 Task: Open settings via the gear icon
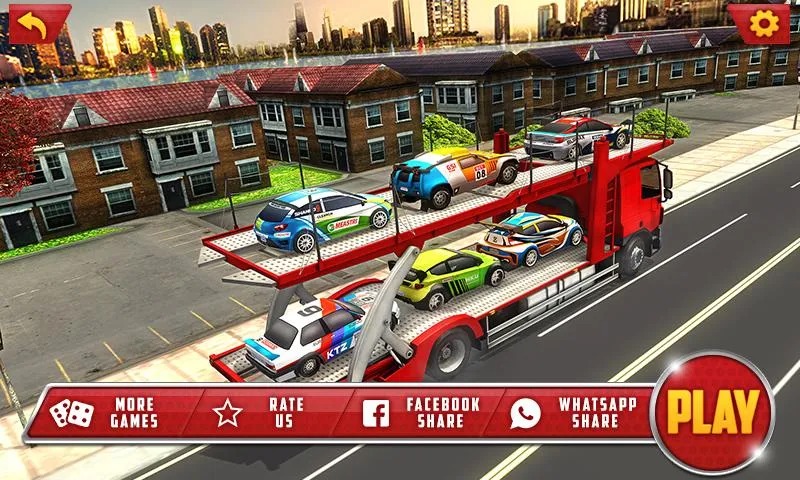(762, 24)
